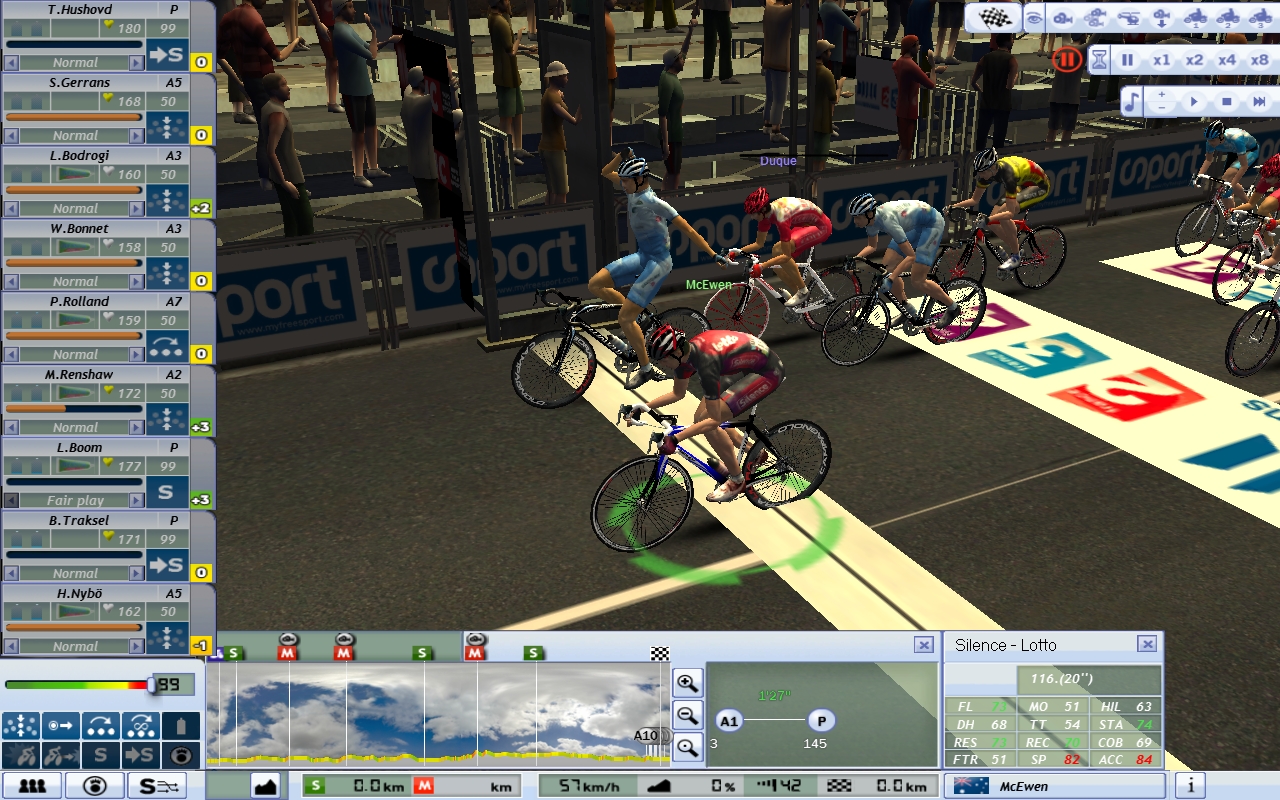Adjust the rider effort slider
The image size is (1280, 800).
(152, 685)
